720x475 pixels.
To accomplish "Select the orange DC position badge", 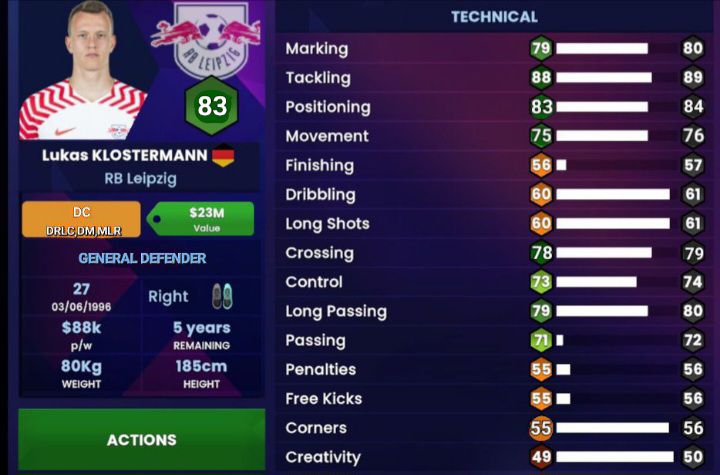I will click(x=81, y=219).
